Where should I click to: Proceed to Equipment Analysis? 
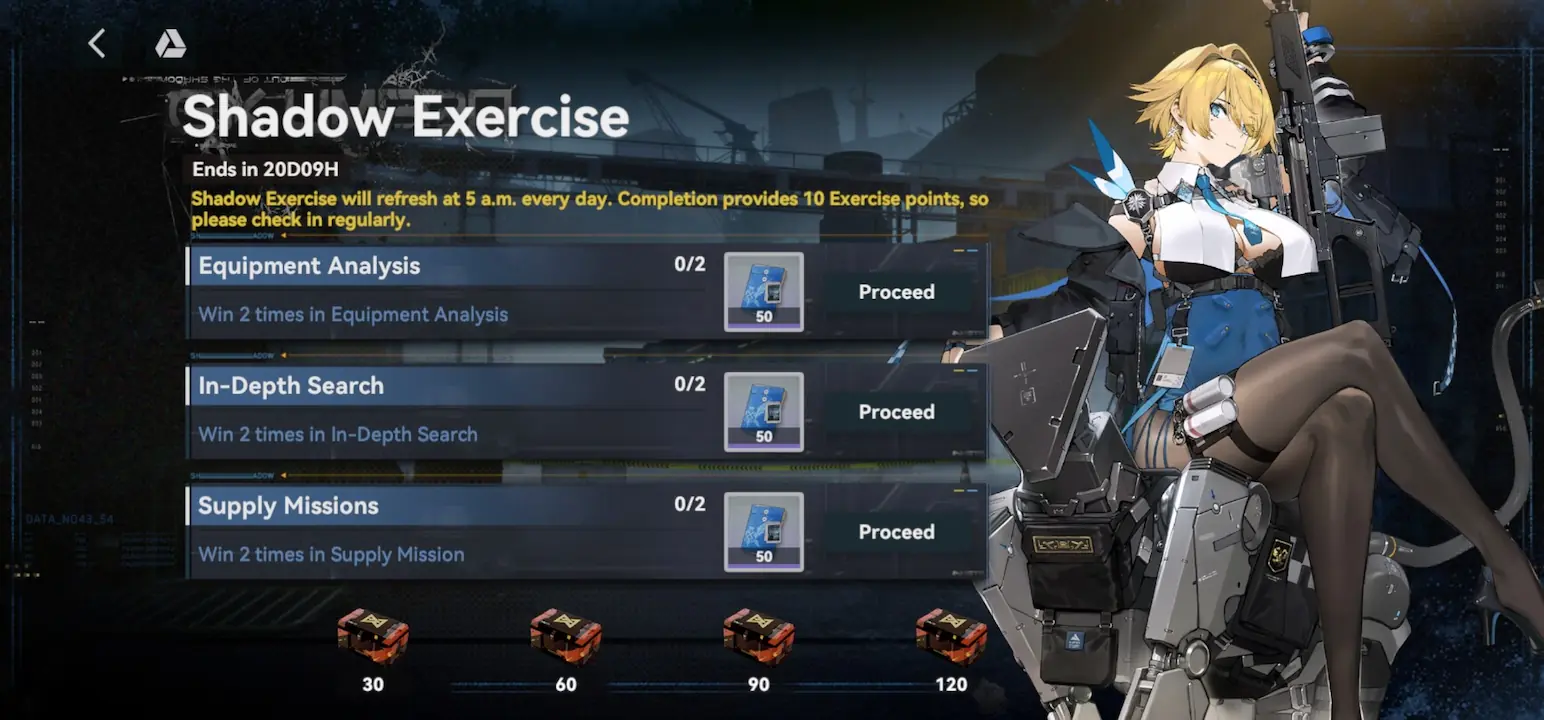tap(896, 292)
